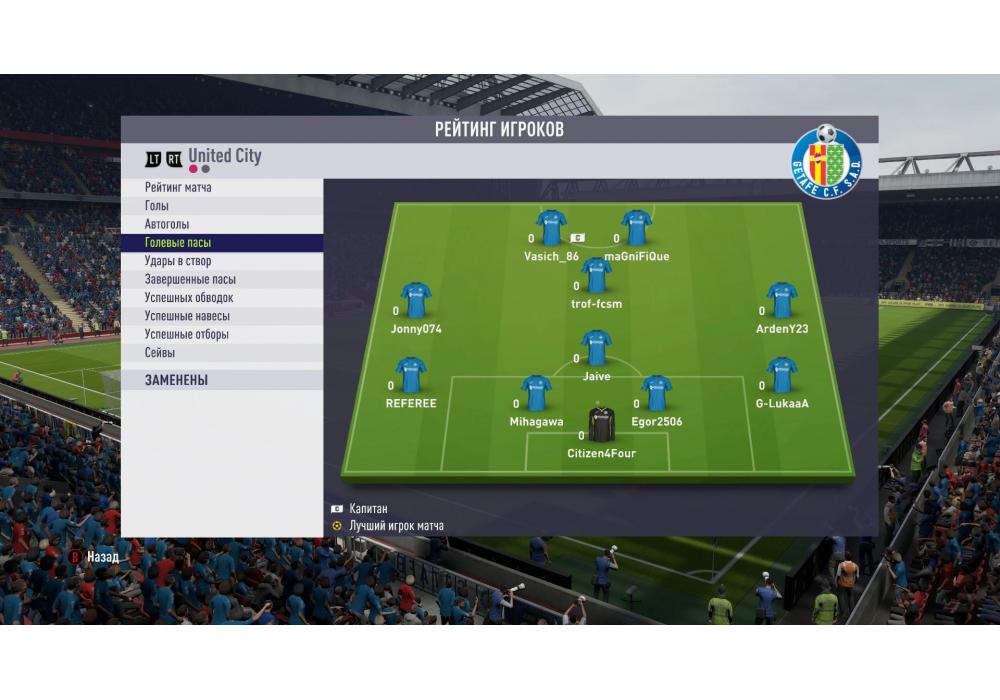
Task: Select the highlighted Голевые пасы entry
Action: pyautogui.click(x=178, y=243)
